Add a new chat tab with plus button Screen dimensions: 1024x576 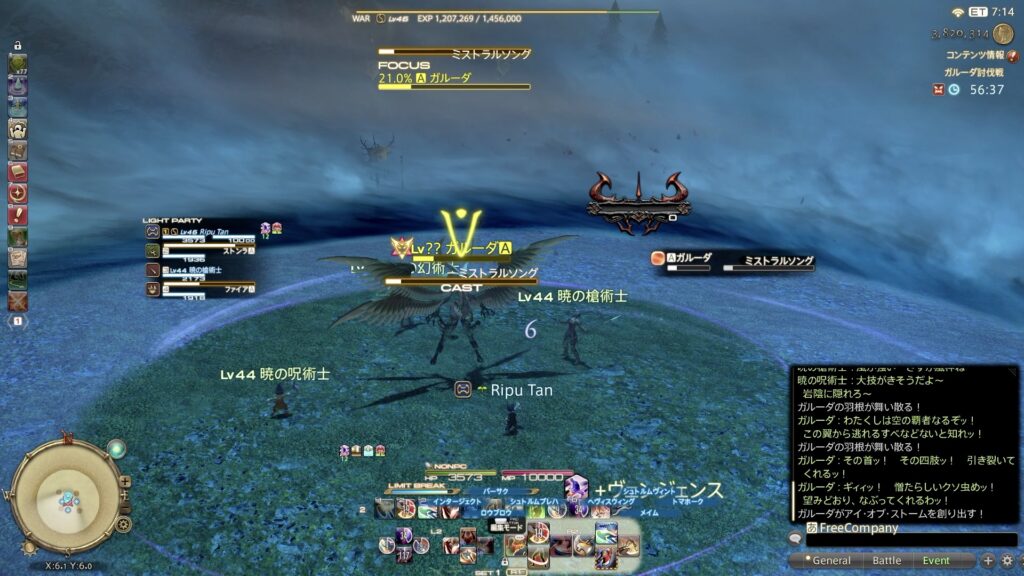tap(988, 561)
